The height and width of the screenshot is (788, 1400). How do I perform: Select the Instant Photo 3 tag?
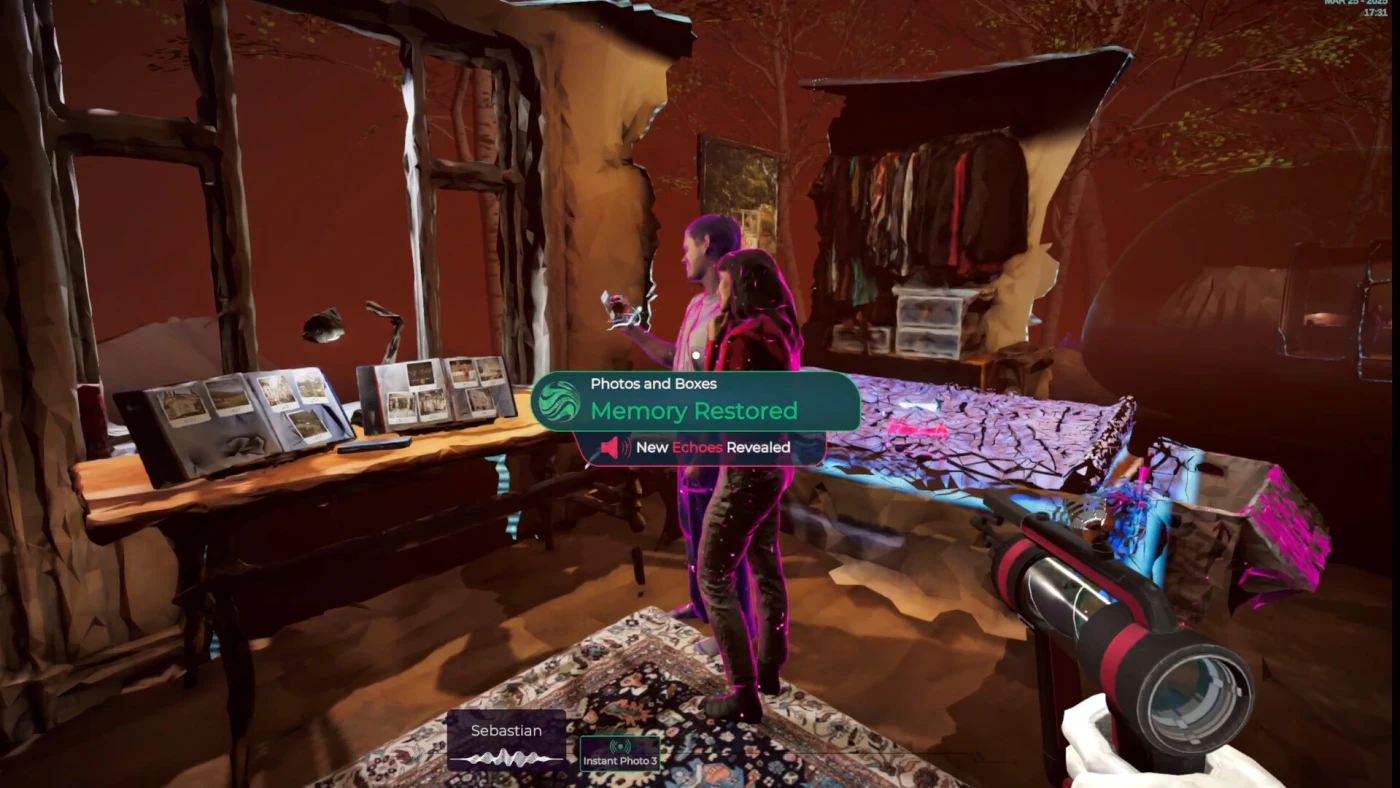tap(620, 754)
